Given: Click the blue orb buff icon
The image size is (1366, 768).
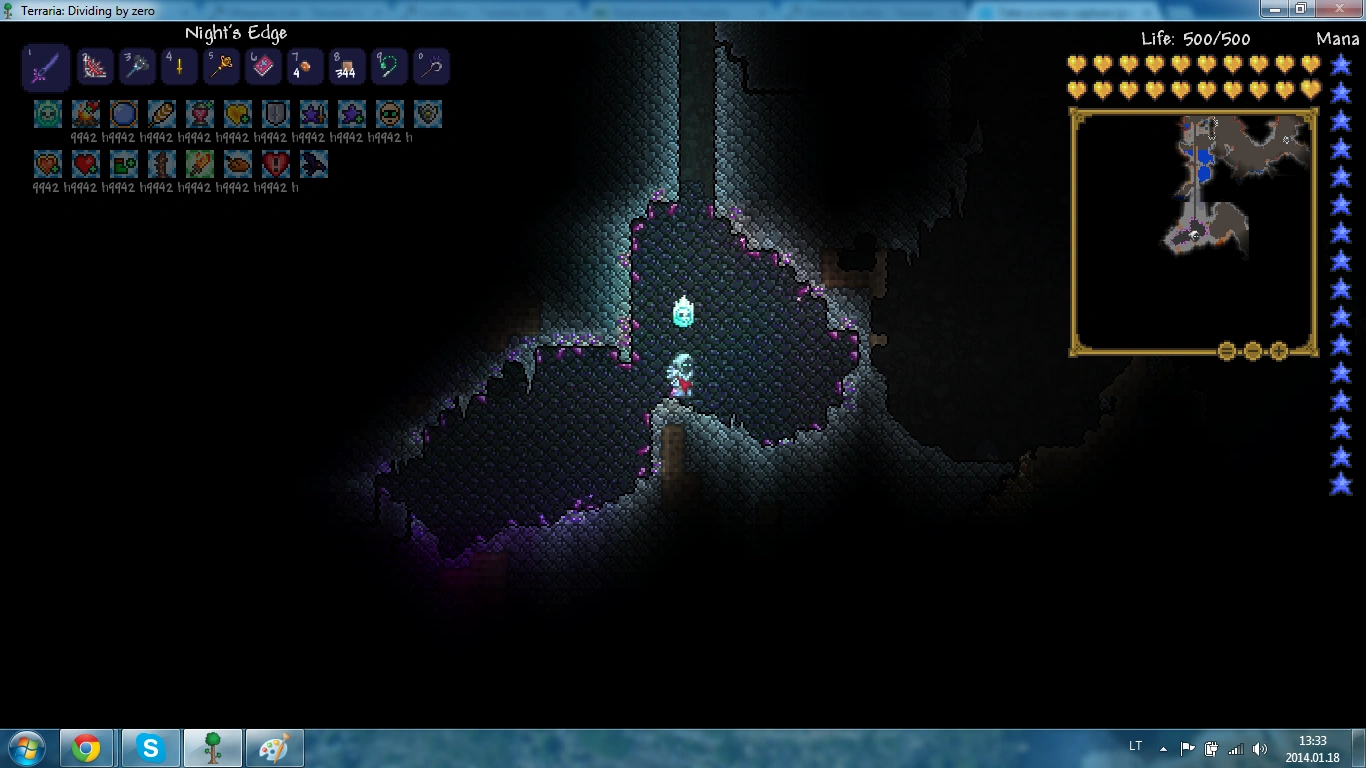Looking at the screenshot, I should click(123, 113).
